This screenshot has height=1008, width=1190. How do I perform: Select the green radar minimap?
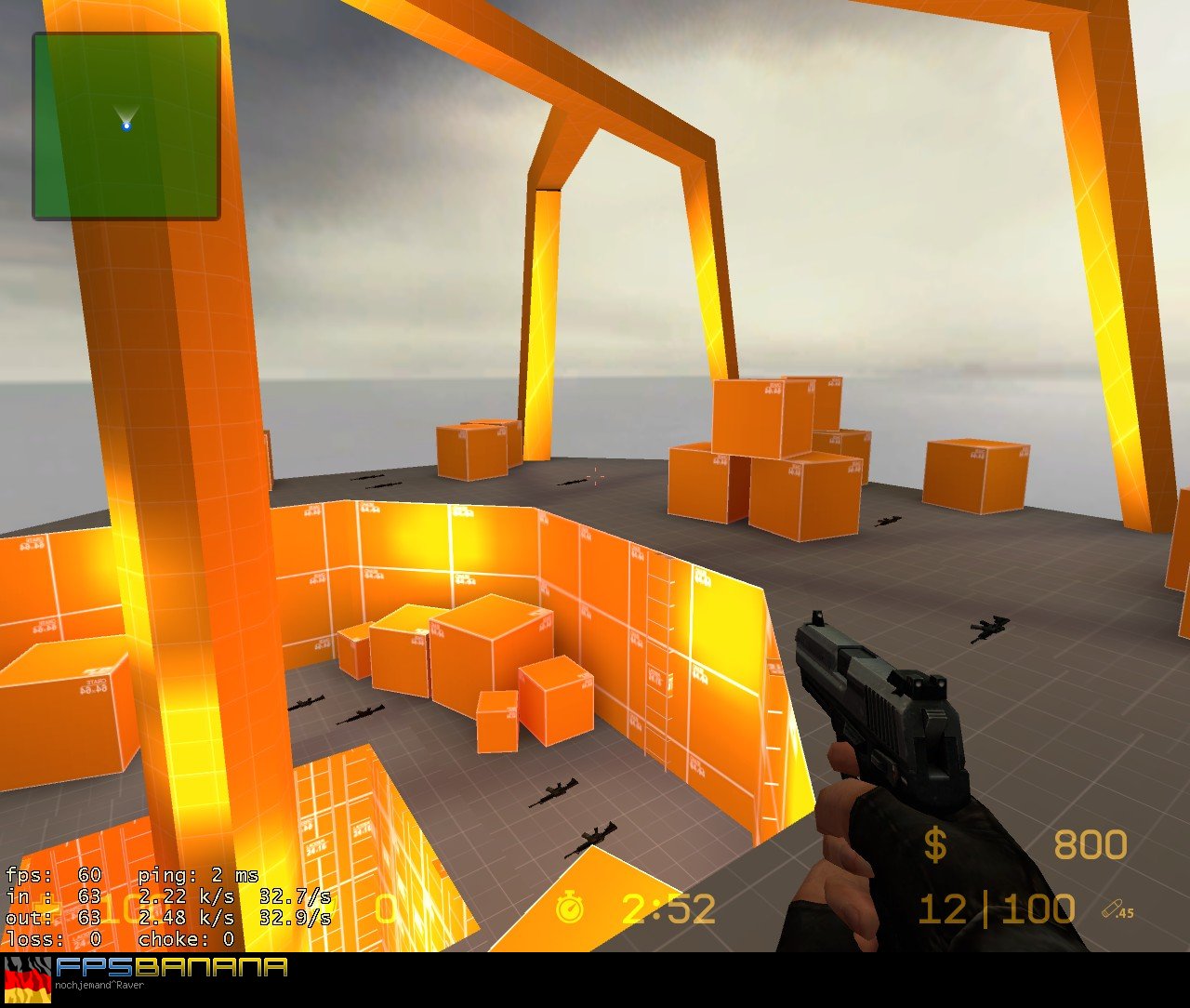click(x=126, y=124)
